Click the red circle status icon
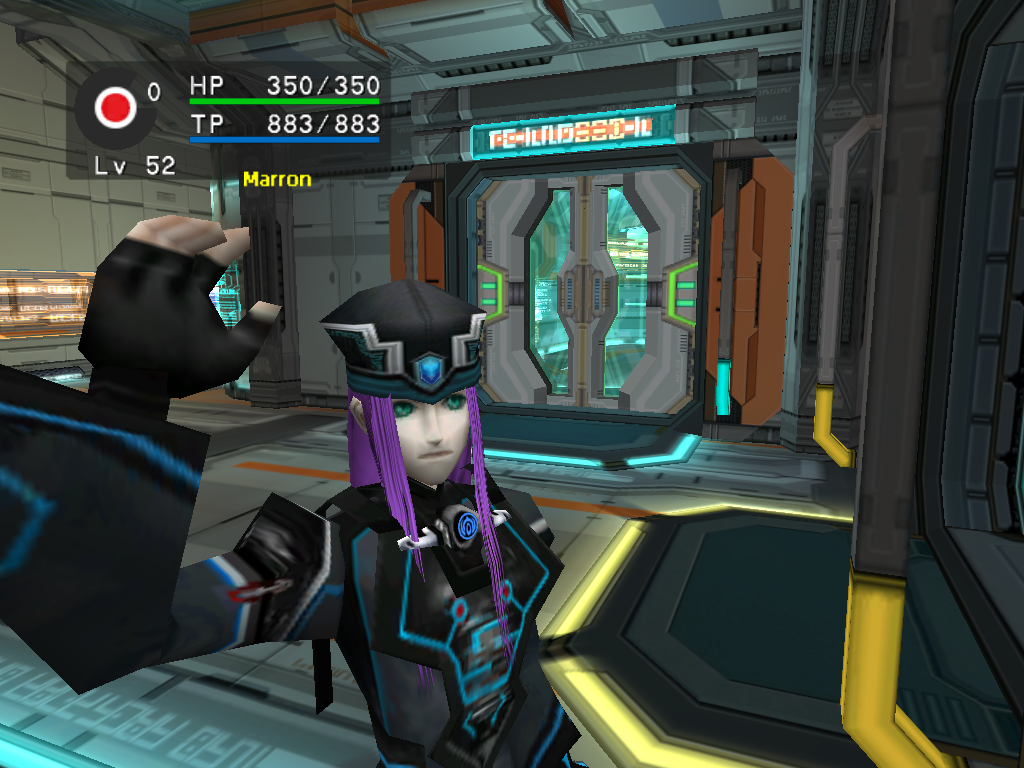 click(116, 107)
